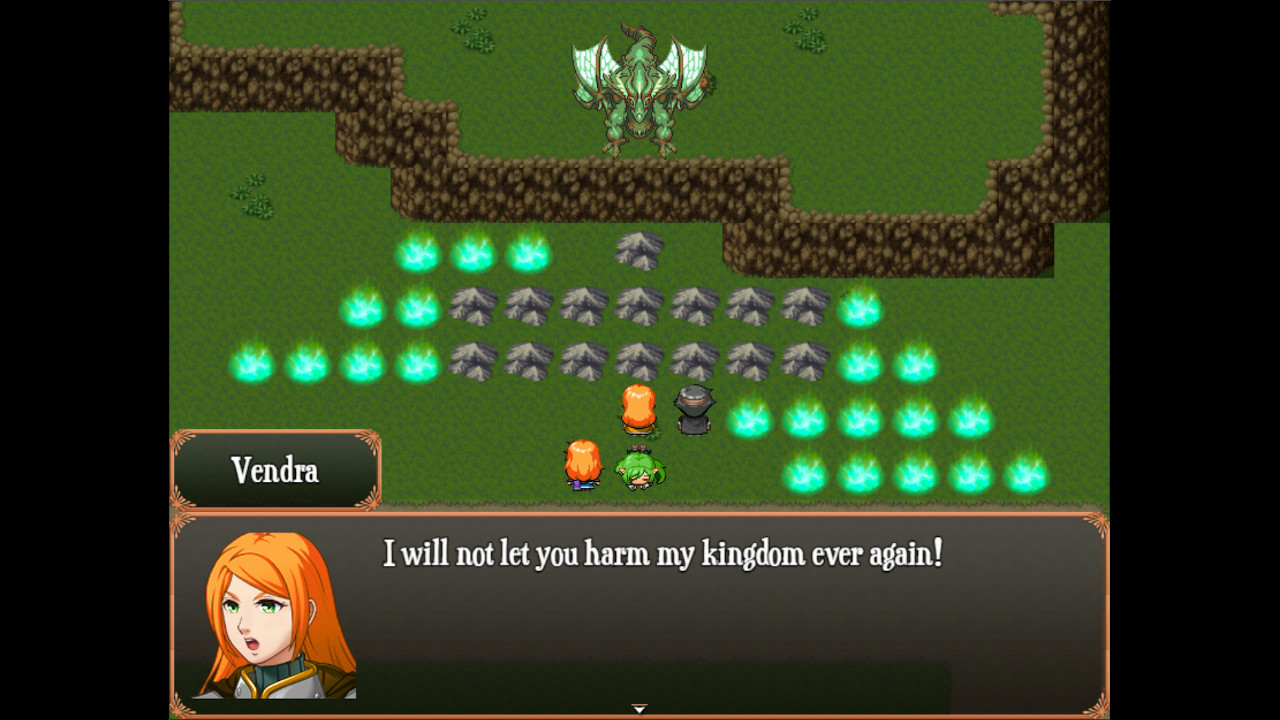This screenshot has height=720, width=1280.
Task: Click the second orange-haired party member sprite
Action: (584, 465)
